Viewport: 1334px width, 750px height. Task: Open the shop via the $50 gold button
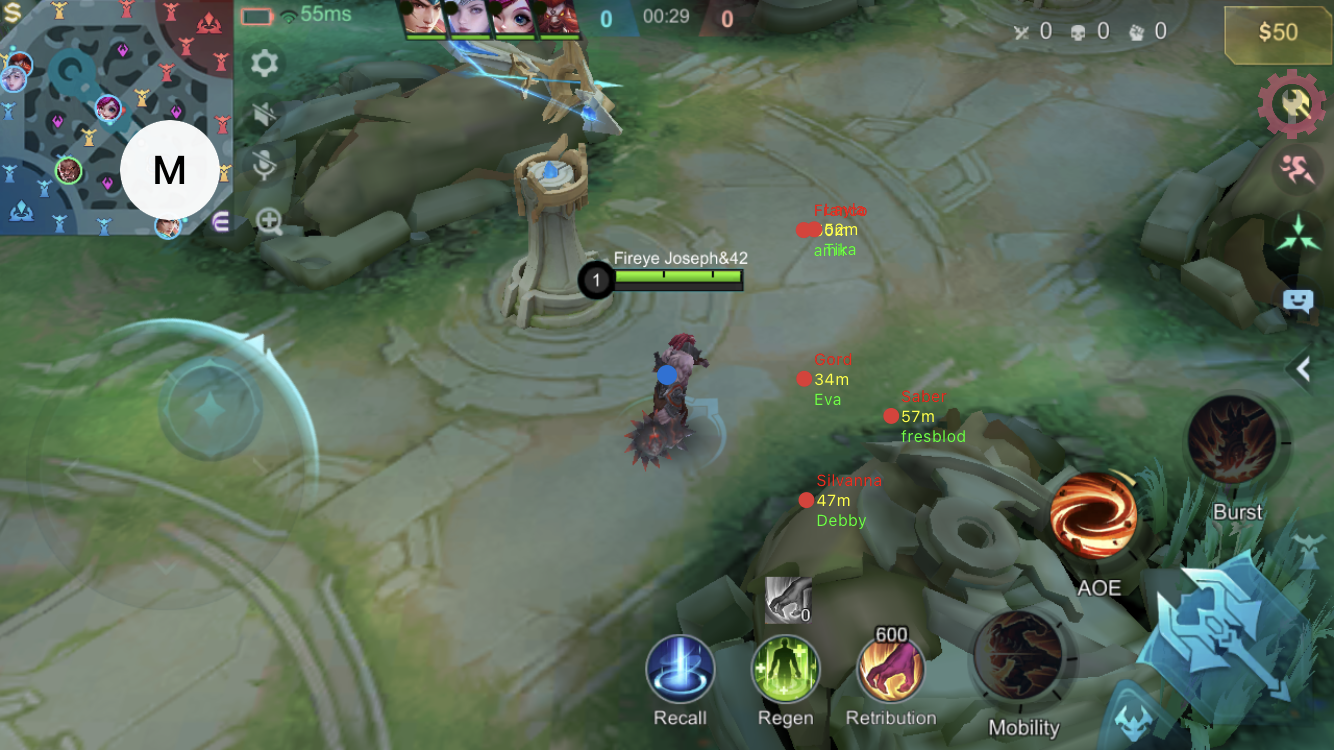point(1277,33)
